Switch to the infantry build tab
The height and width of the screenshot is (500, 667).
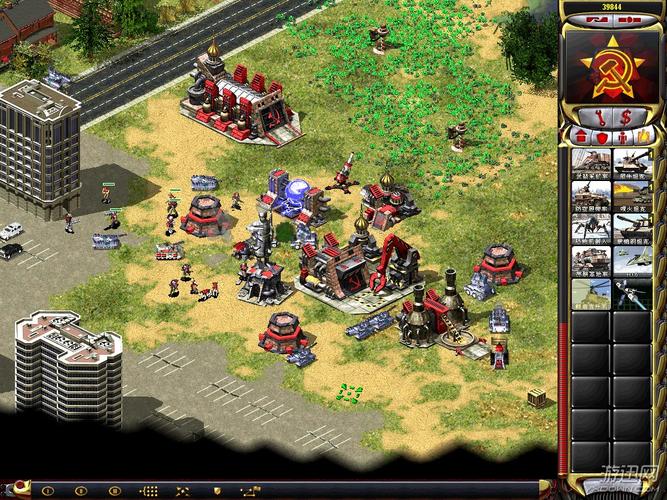coord(621,136)
